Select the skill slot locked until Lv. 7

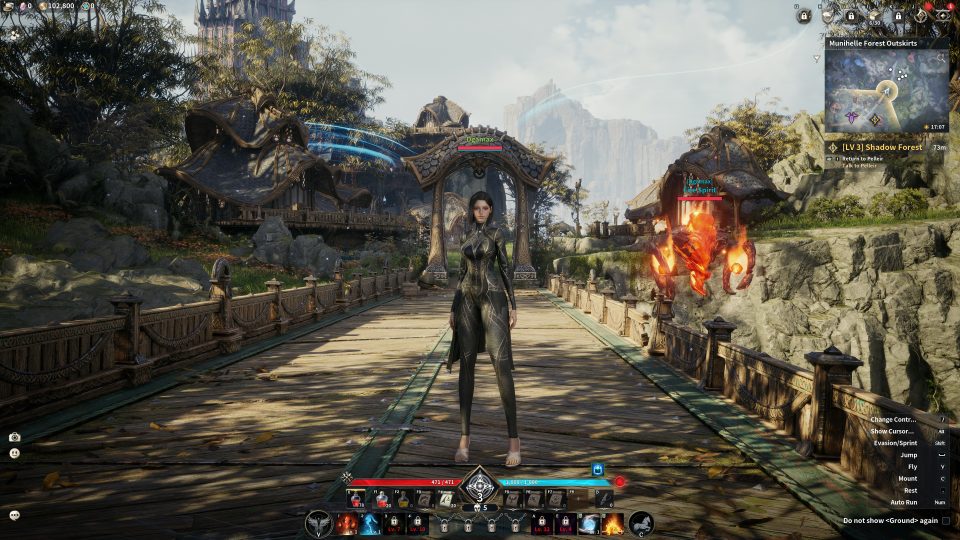tap(393, 523)
